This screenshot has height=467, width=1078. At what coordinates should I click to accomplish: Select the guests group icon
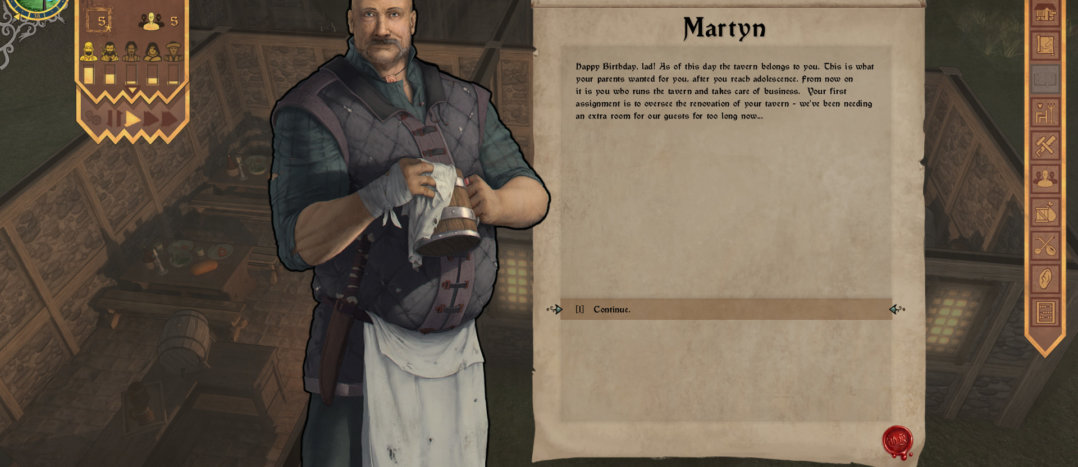tap(152, 21)
